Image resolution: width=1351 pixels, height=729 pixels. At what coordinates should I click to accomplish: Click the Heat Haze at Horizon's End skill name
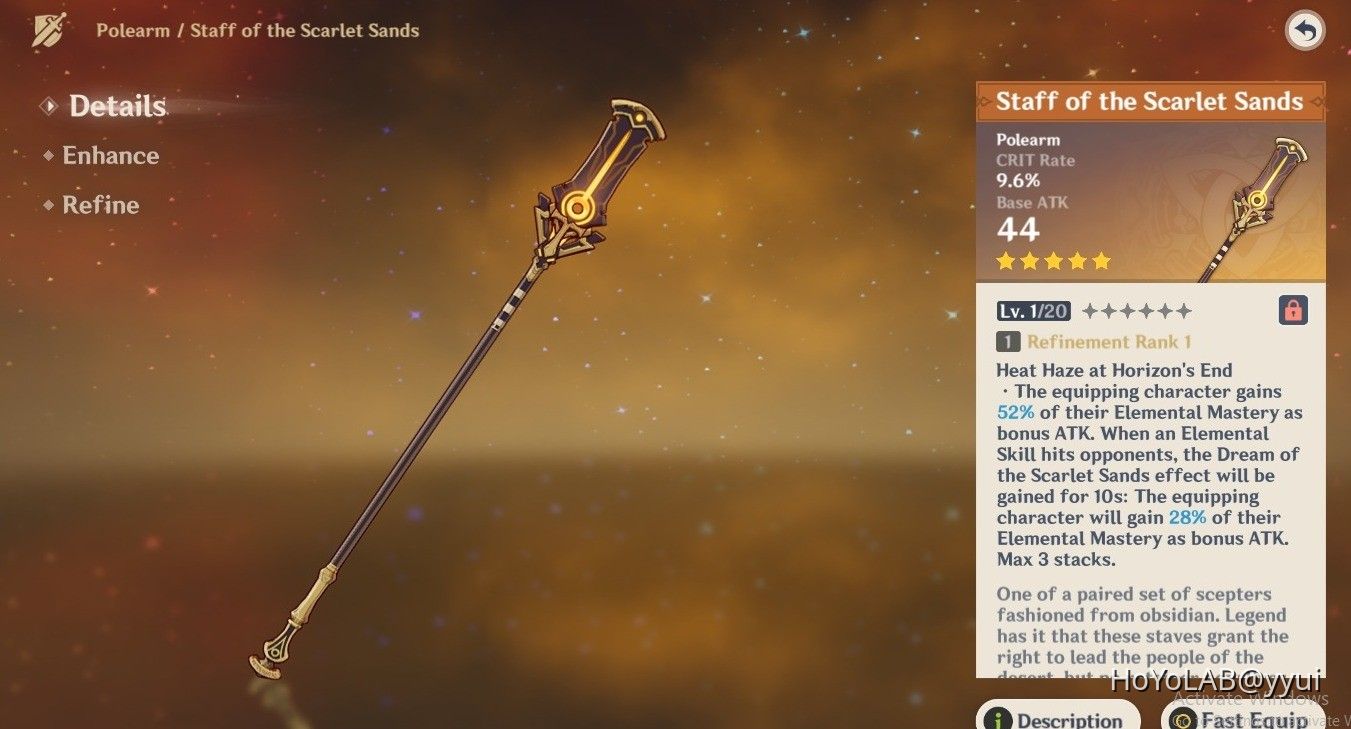tap(1113, 369)
